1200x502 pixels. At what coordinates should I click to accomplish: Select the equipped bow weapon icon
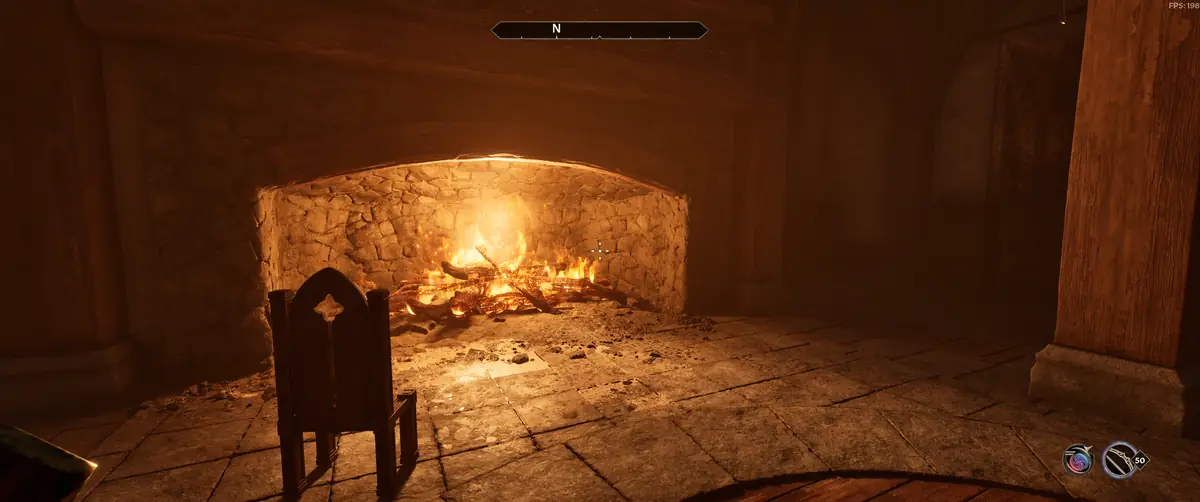(x=1119, y=460)
